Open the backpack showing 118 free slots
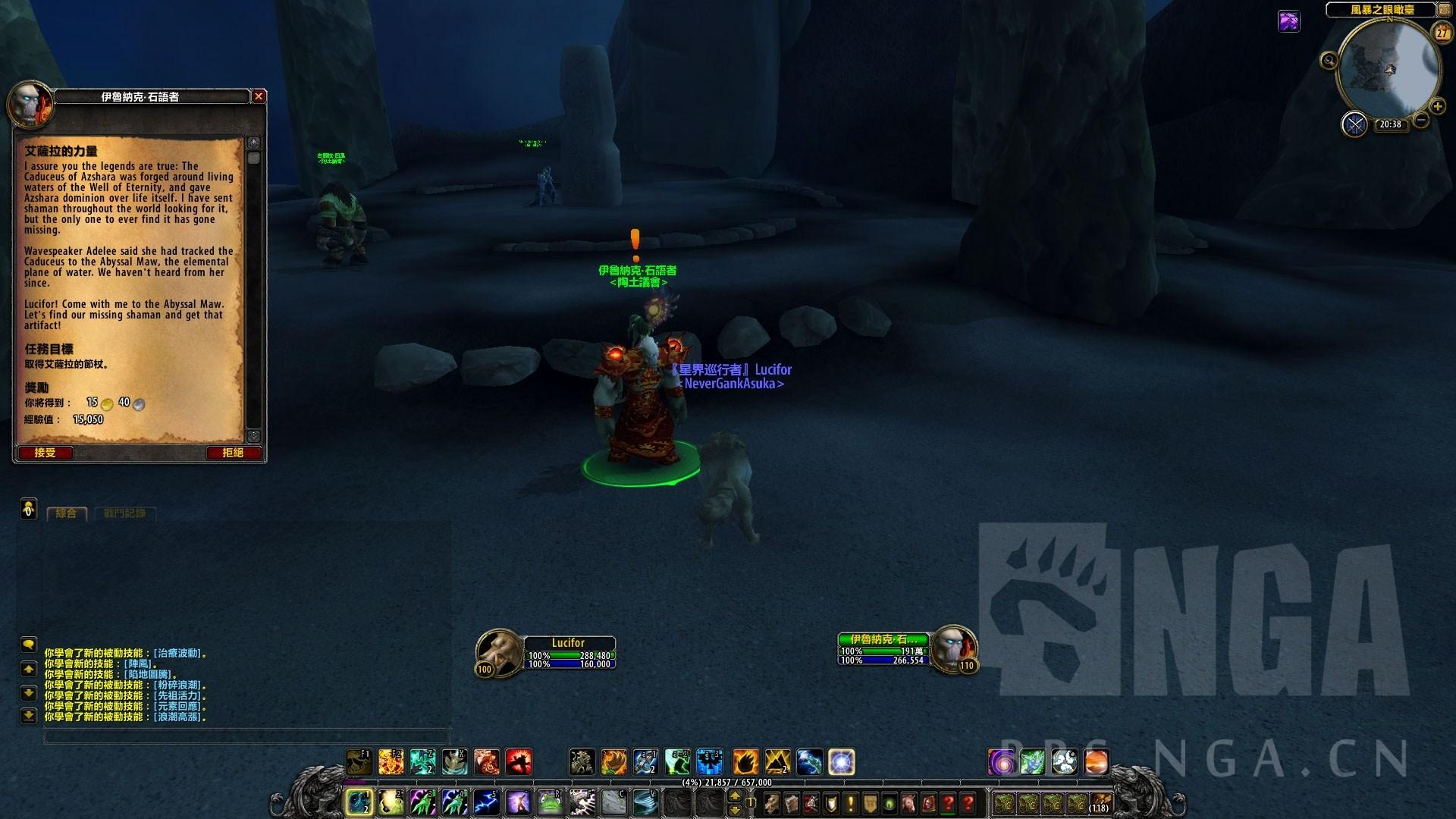This screenshot has width=1456, height=819. pyautogui.click(x=1100, y=802)
